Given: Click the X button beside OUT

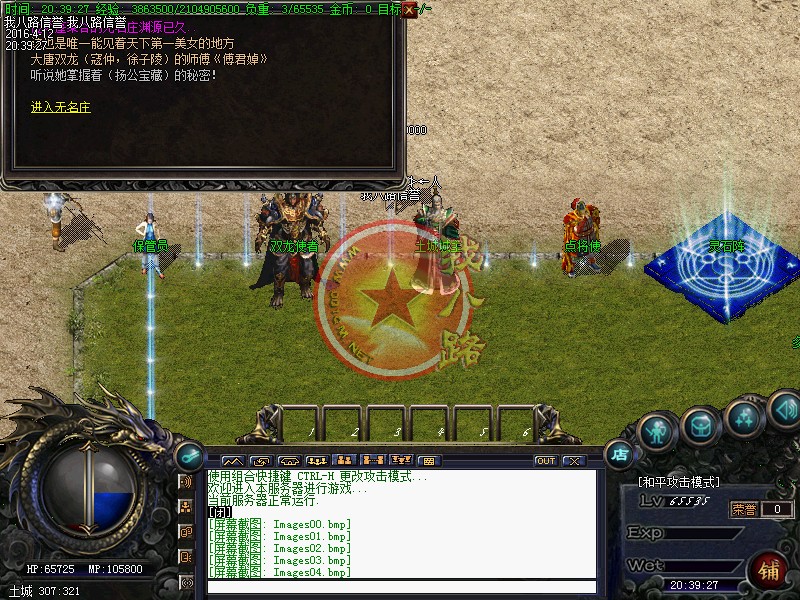Looking at the screenshot, I should point(573,461).
